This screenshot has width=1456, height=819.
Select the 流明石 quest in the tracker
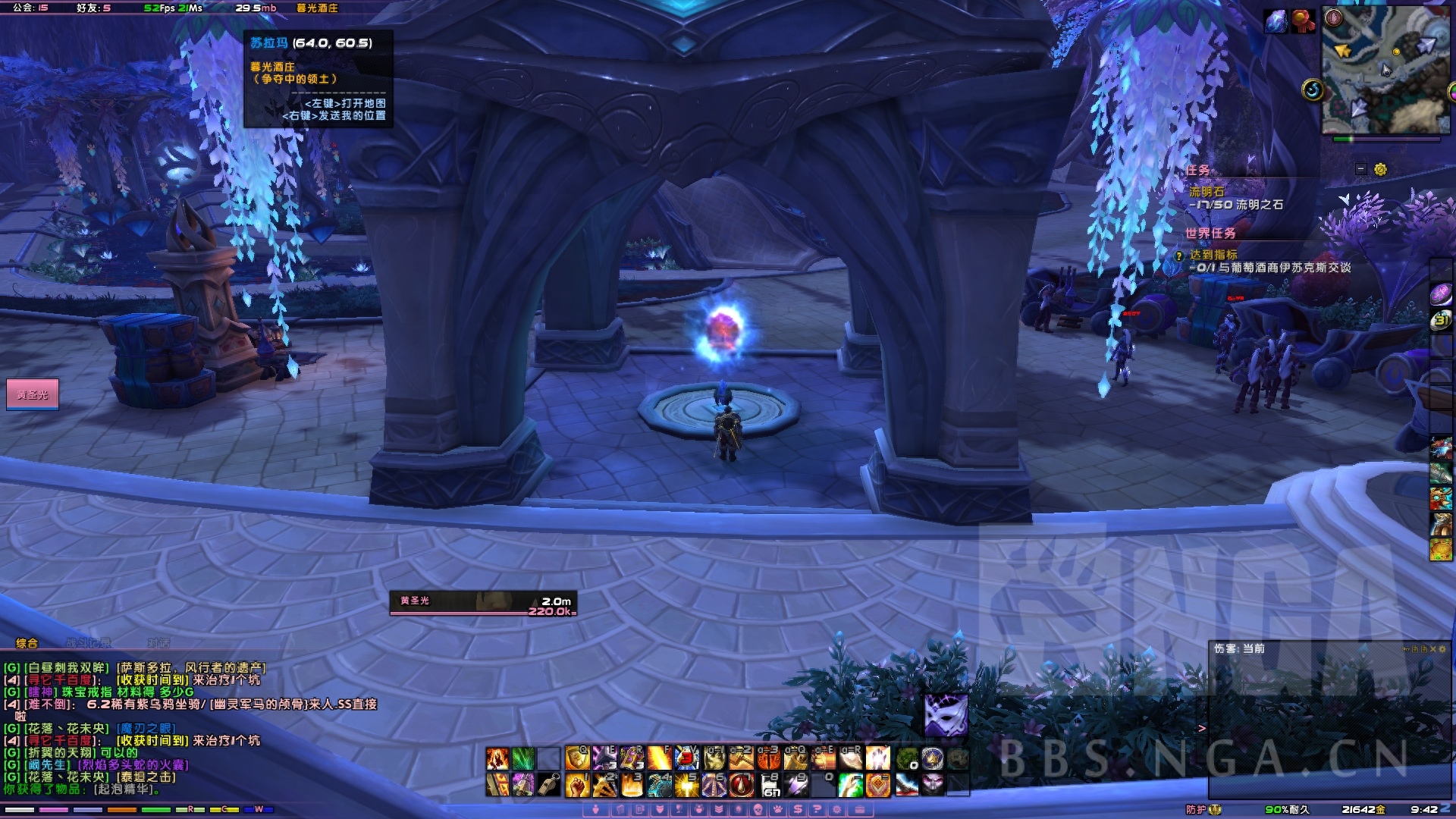click(1207, 192)
